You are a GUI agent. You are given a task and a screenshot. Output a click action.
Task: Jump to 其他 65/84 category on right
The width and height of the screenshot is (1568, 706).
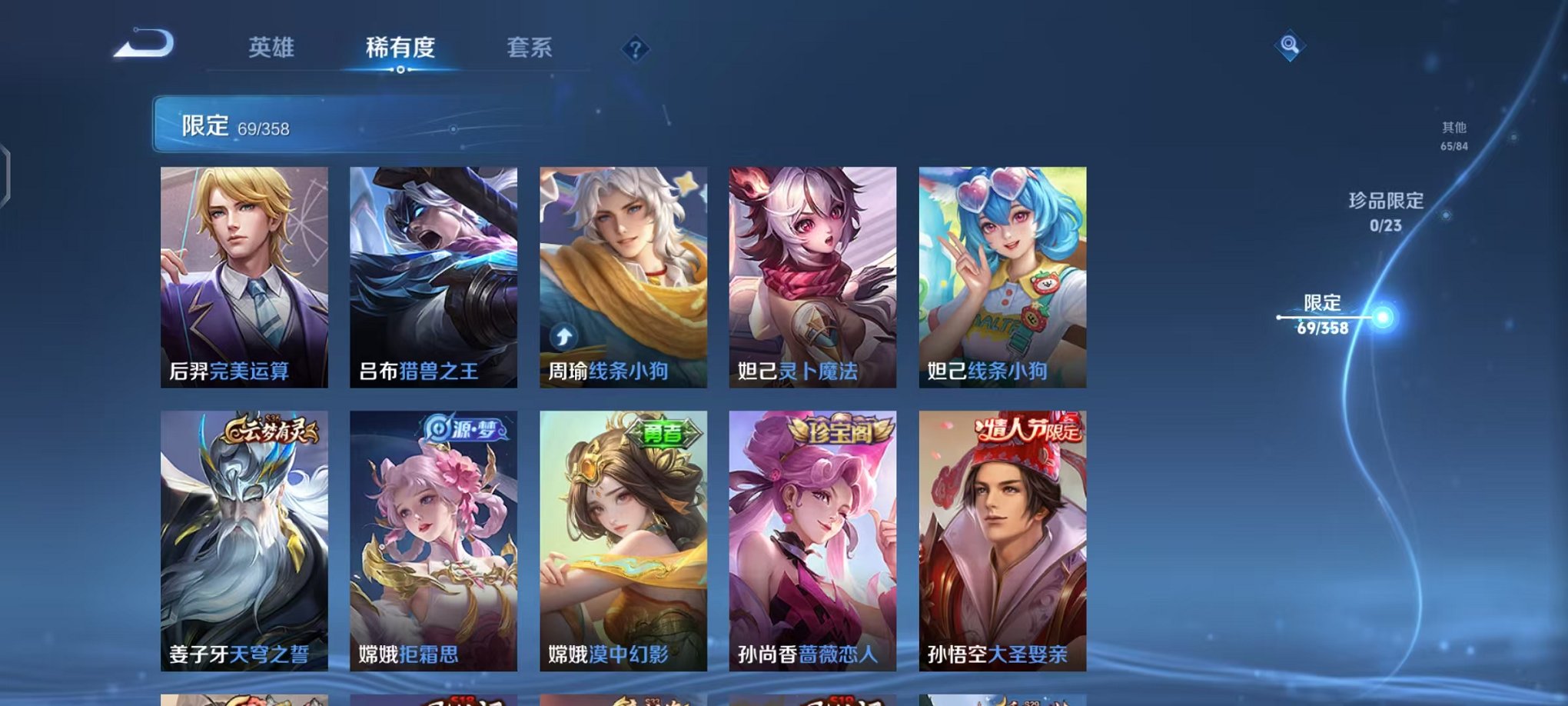[x=1453, y=137]
